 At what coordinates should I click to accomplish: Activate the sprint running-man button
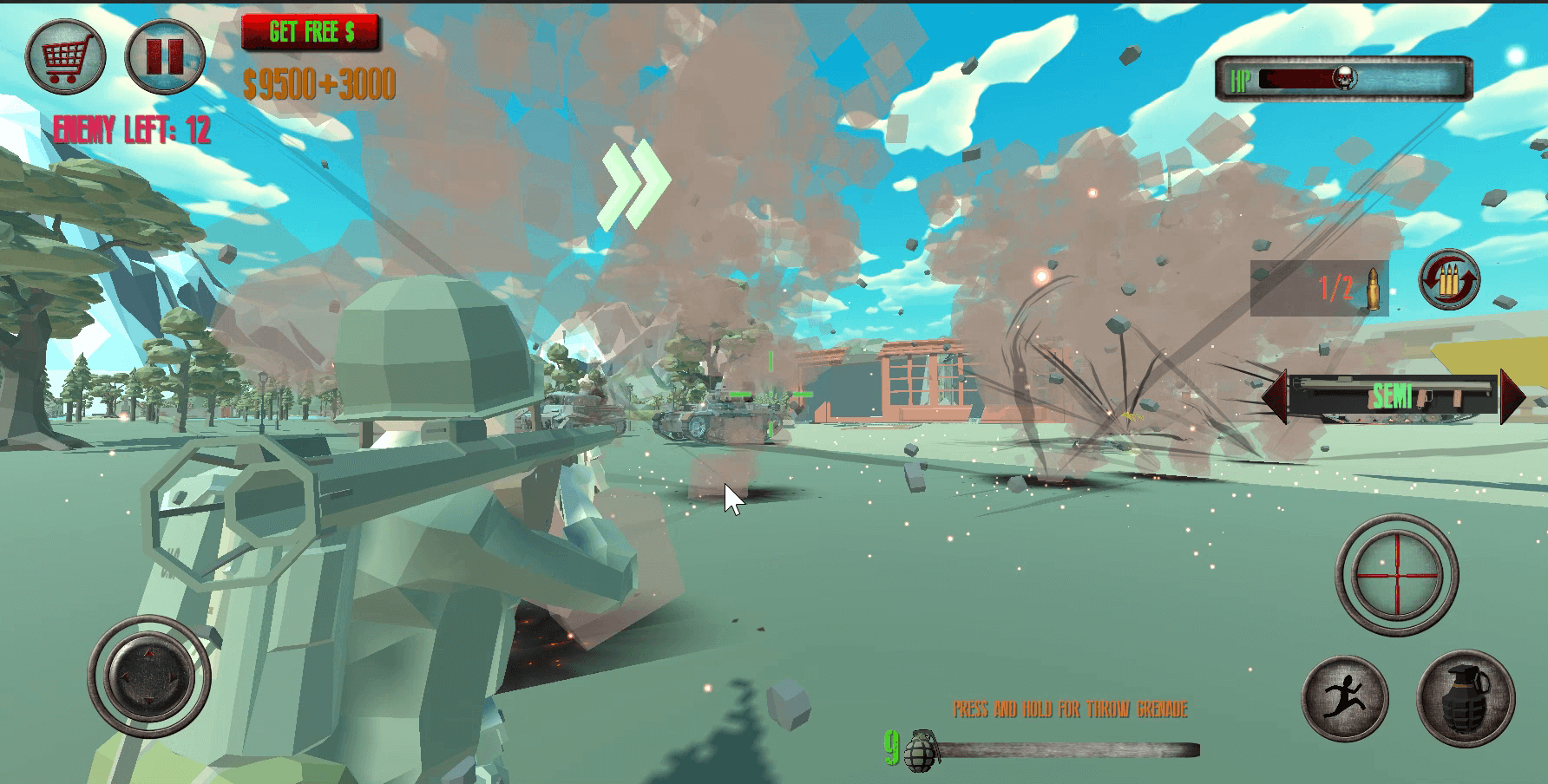1345,698
